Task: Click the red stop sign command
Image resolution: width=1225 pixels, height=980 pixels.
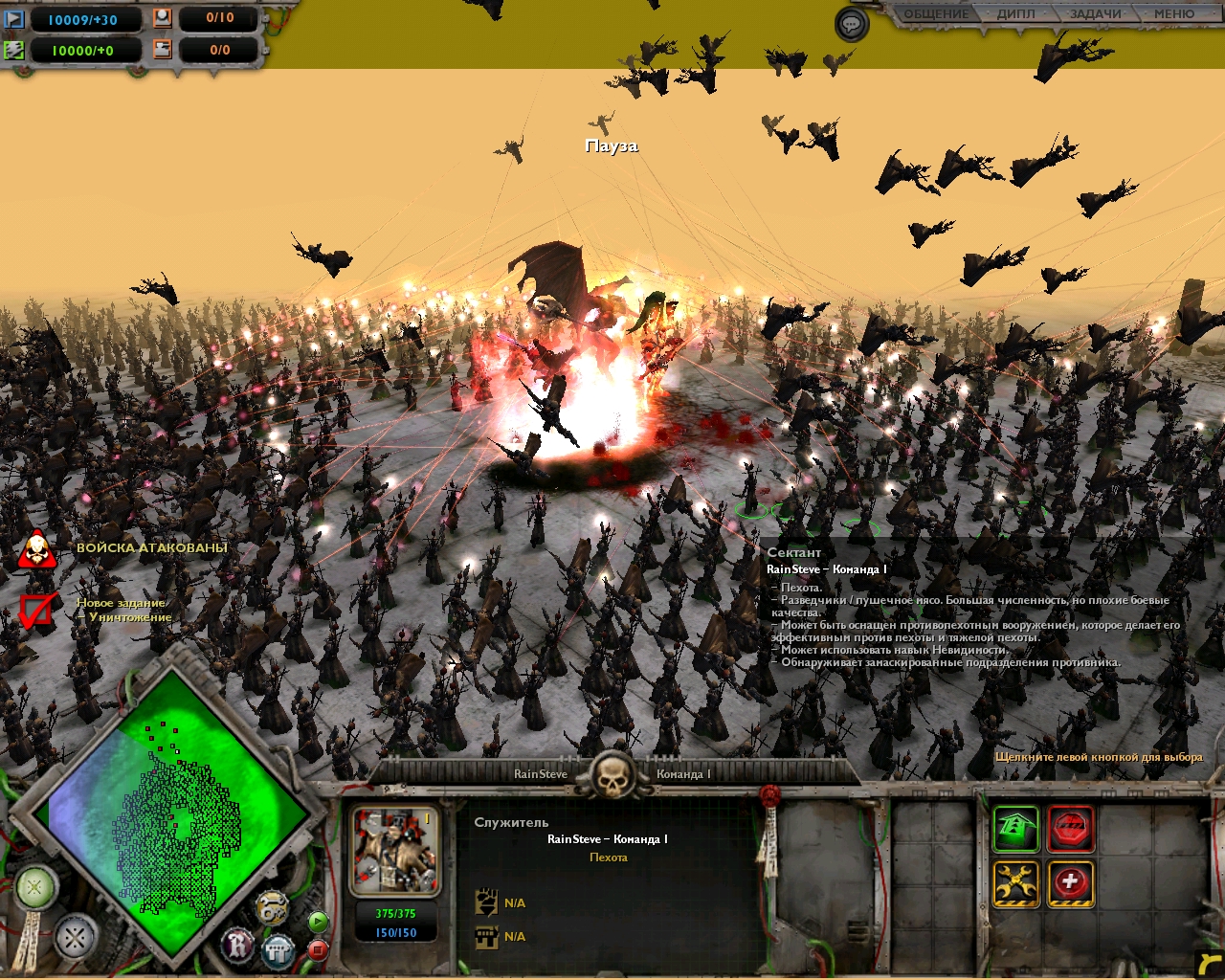Action: (x=1071, y=829)
